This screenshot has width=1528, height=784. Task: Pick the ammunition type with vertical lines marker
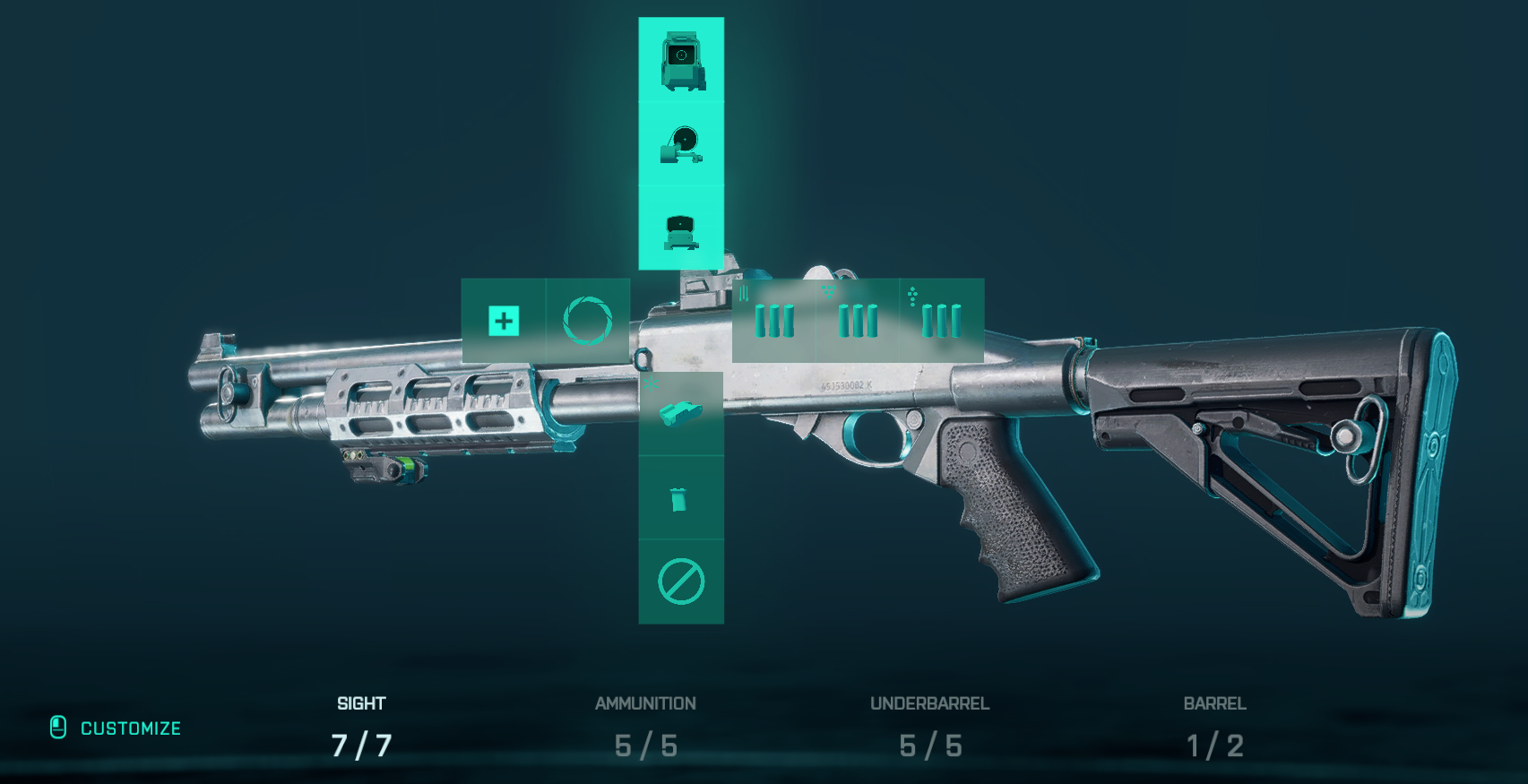pyautogui.click(x=773, y=321)
